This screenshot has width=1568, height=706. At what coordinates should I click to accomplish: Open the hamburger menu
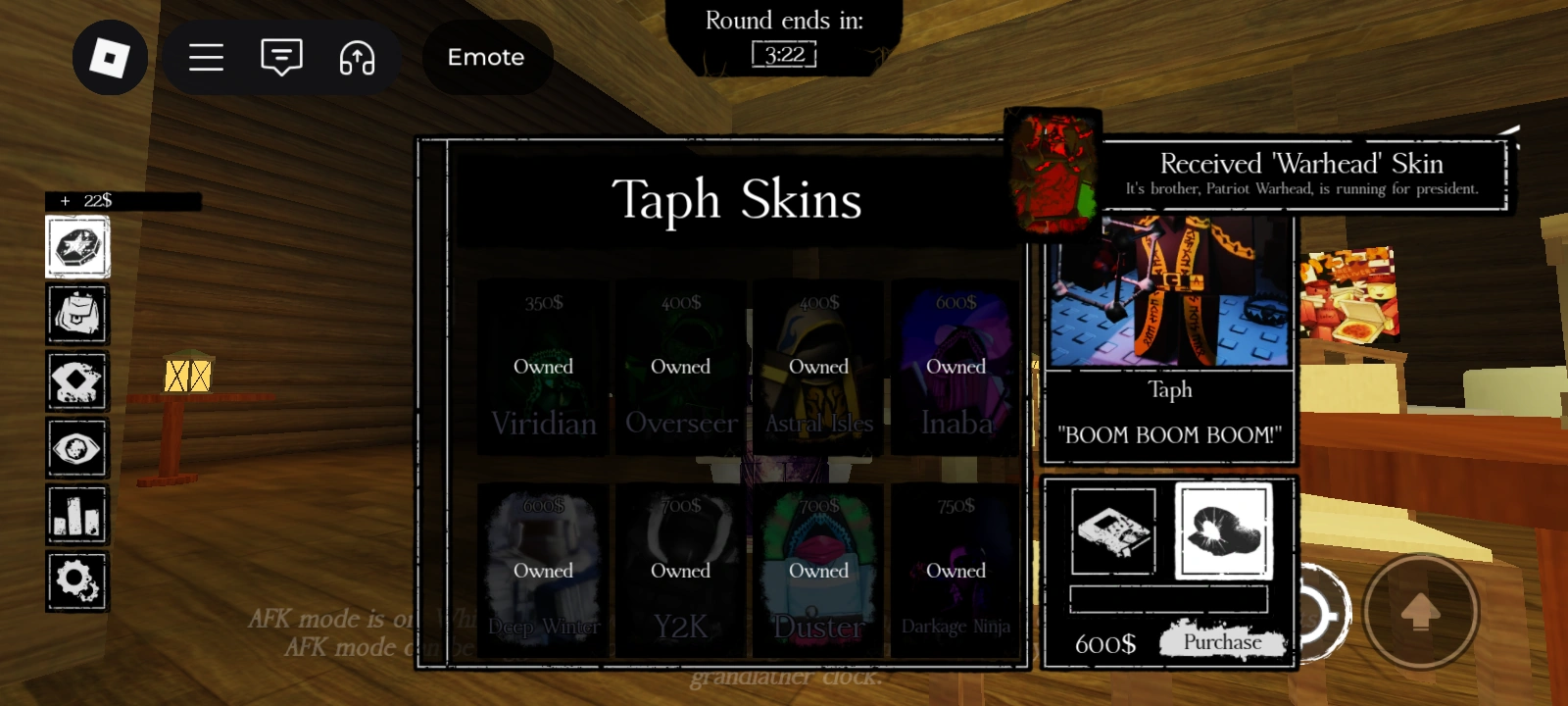coord(206,58)
